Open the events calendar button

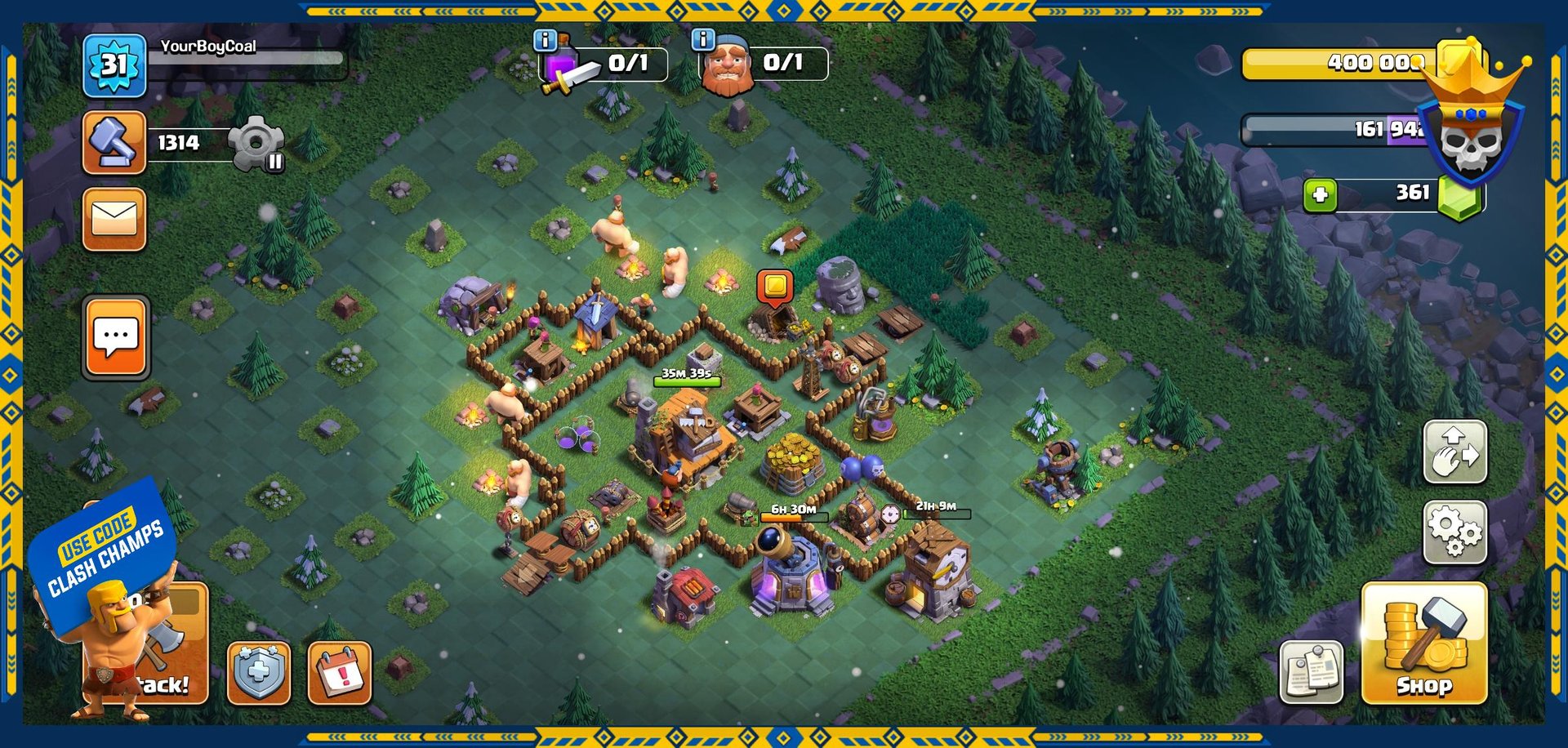340,673
